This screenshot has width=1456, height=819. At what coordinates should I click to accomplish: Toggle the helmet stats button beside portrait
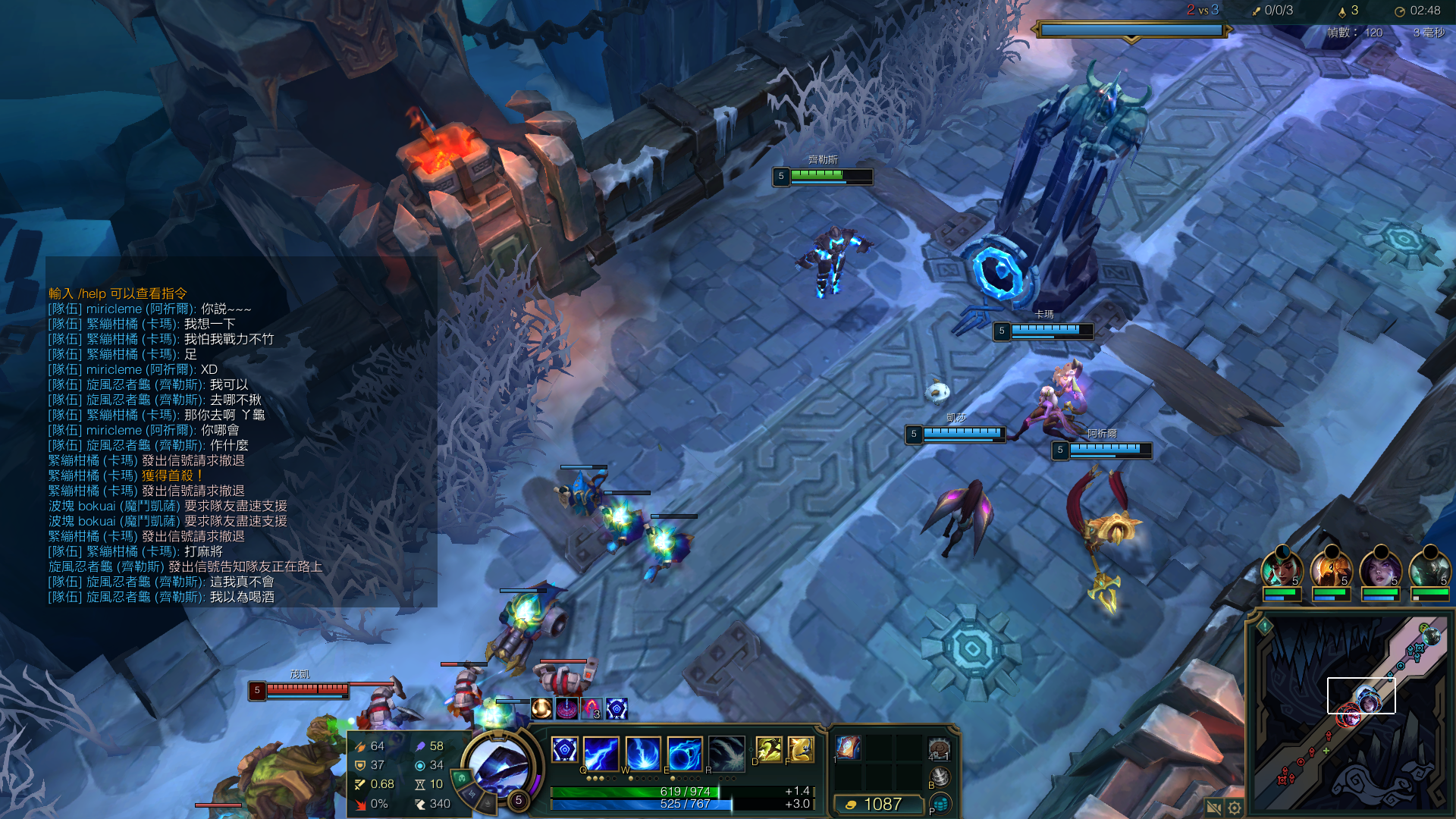click(x=462, y=778)
